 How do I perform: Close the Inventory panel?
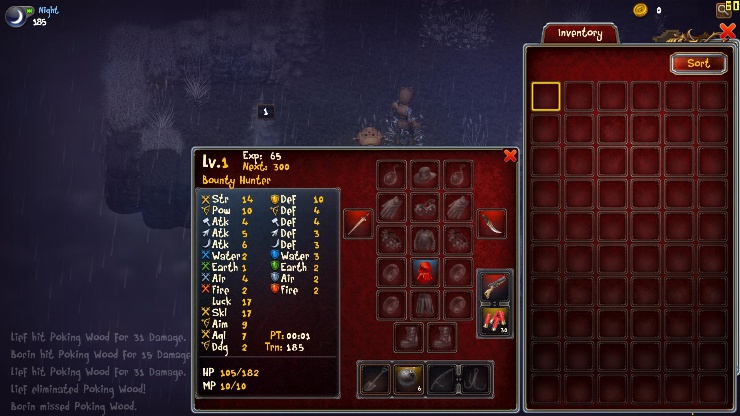[727, 31]
